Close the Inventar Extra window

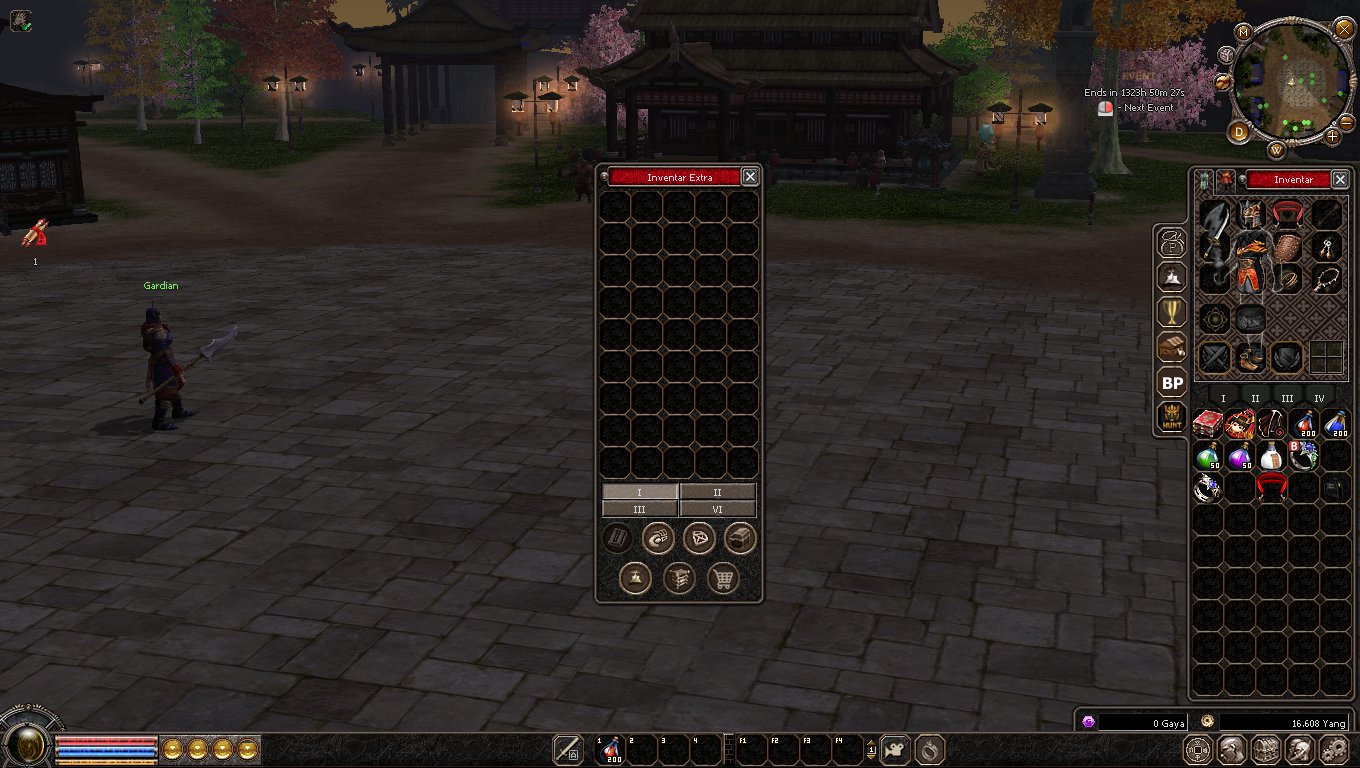750,177
